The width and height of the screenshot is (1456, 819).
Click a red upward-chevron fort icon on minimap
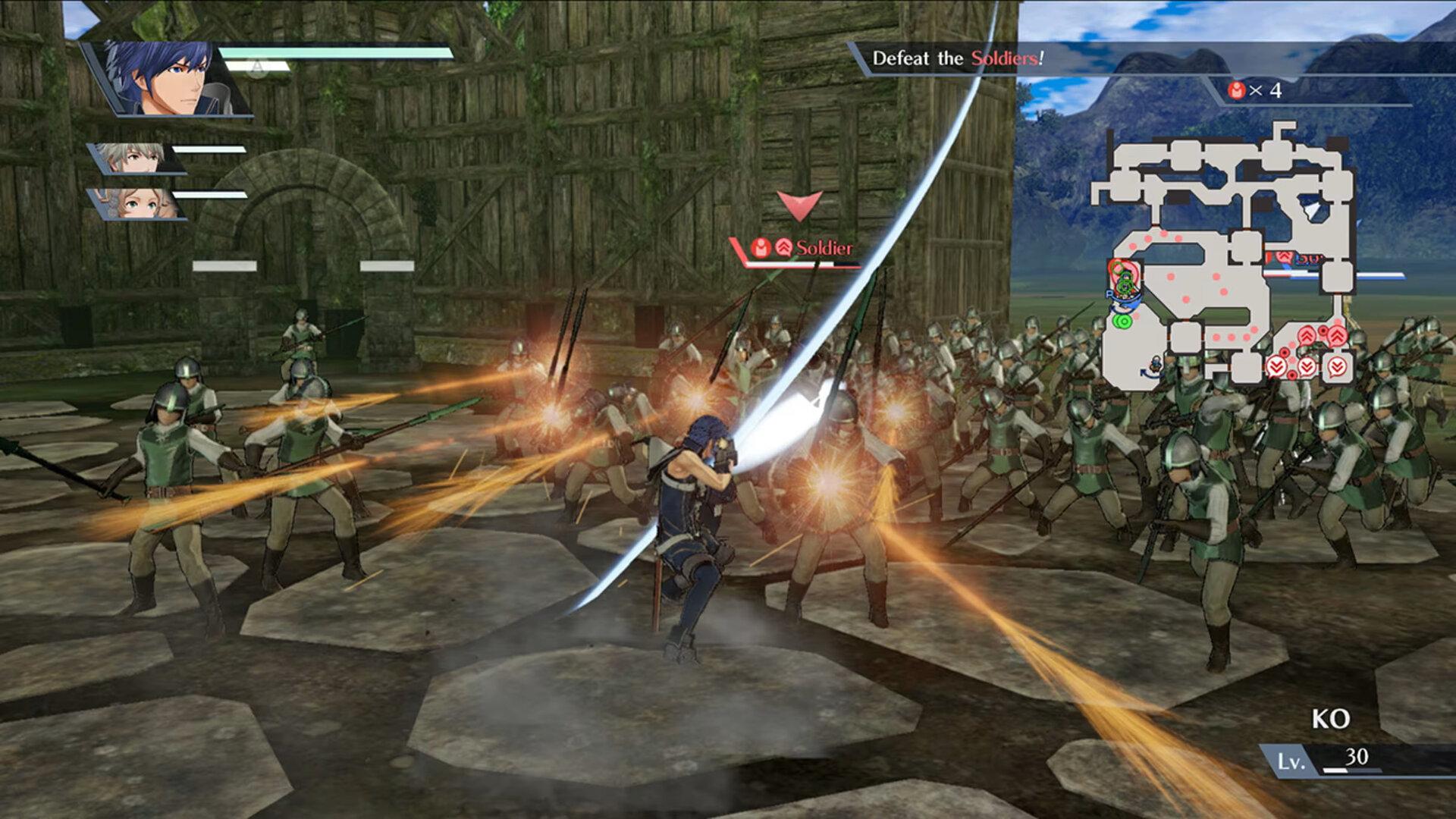(1306, 336)
